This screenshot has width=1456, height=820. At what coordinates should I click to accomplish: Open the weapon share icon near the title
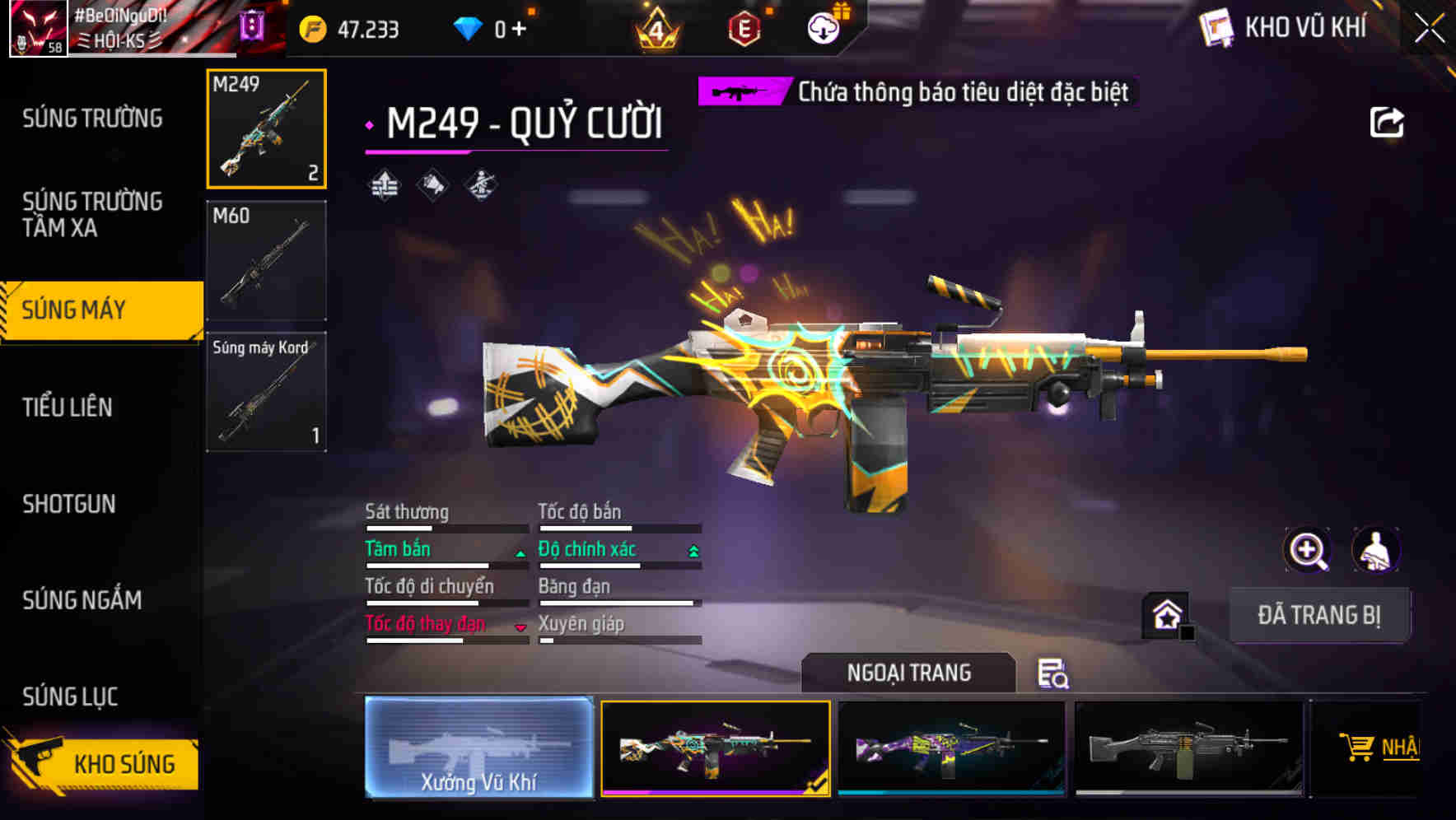tap(1388, 122)
